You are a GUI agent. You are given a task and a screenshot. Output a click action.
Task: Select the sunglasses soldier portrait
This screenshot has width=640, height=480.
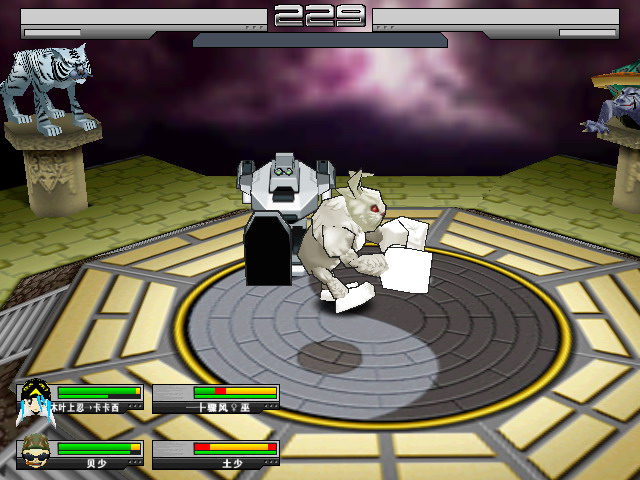coord(37,454)
